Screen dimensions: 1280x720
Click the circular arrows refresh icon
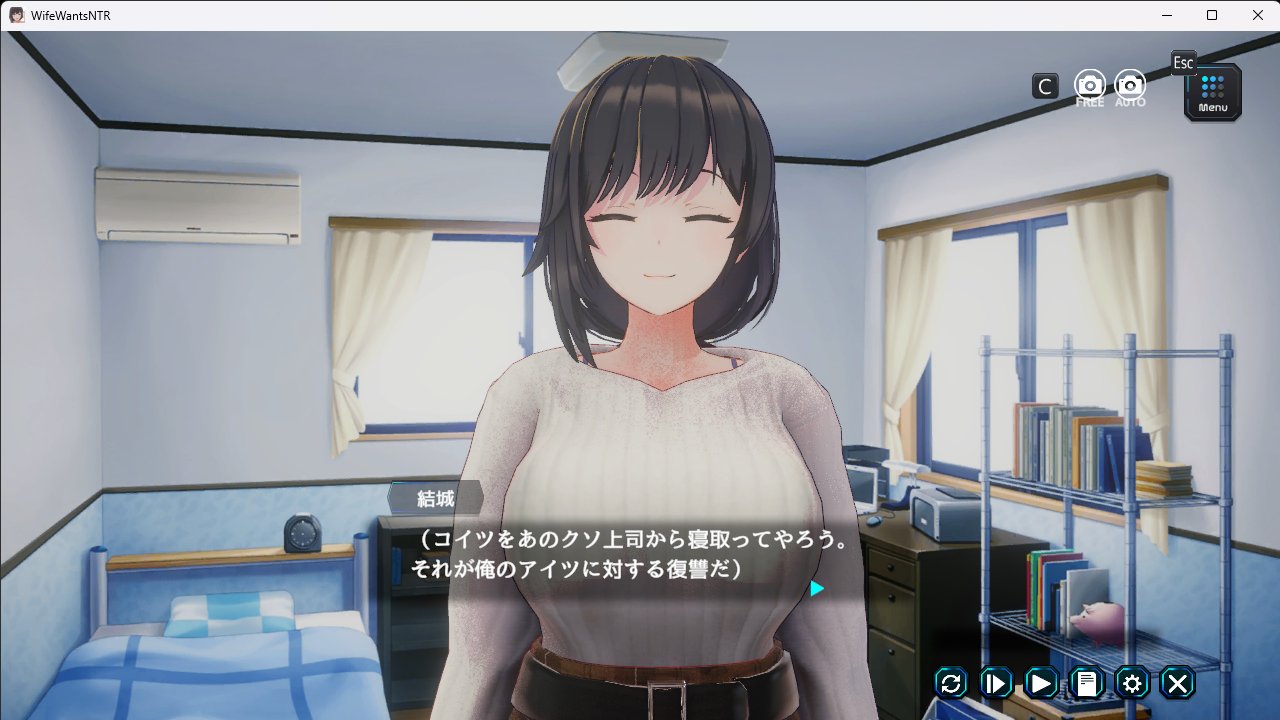pos(951,683)
